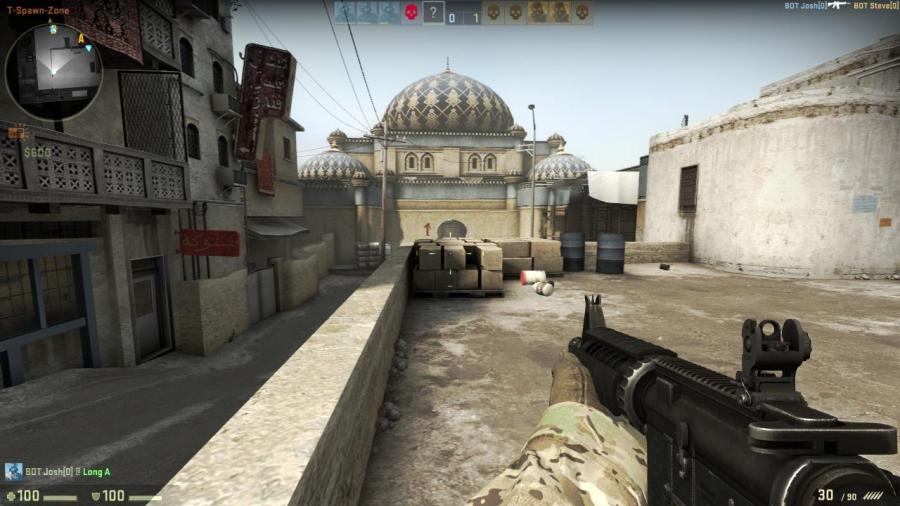
Task: Click the orange buy zone icon
Action: coord(14,132)
